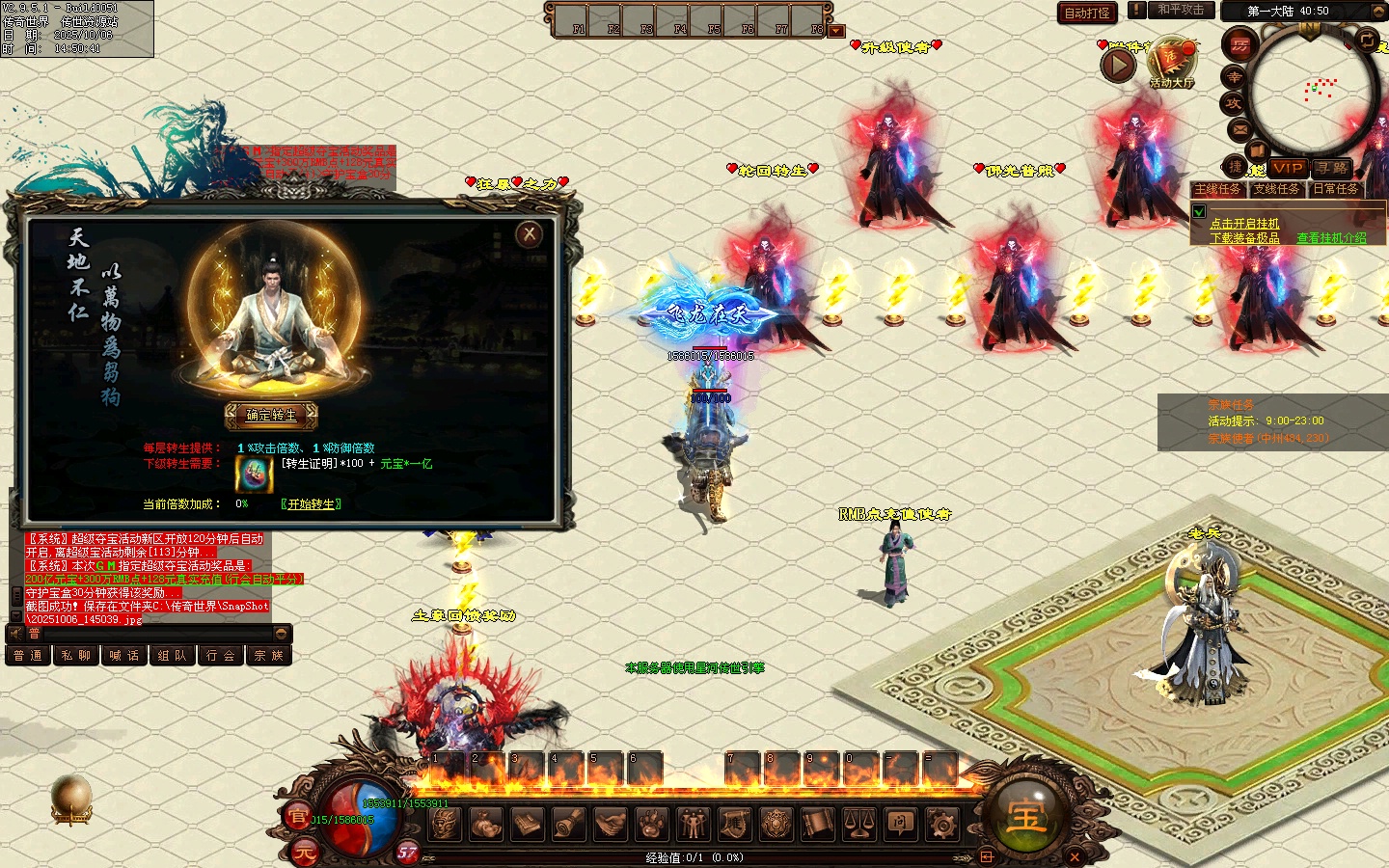
Task: Open the handshake trade icon
Action: 610,824
